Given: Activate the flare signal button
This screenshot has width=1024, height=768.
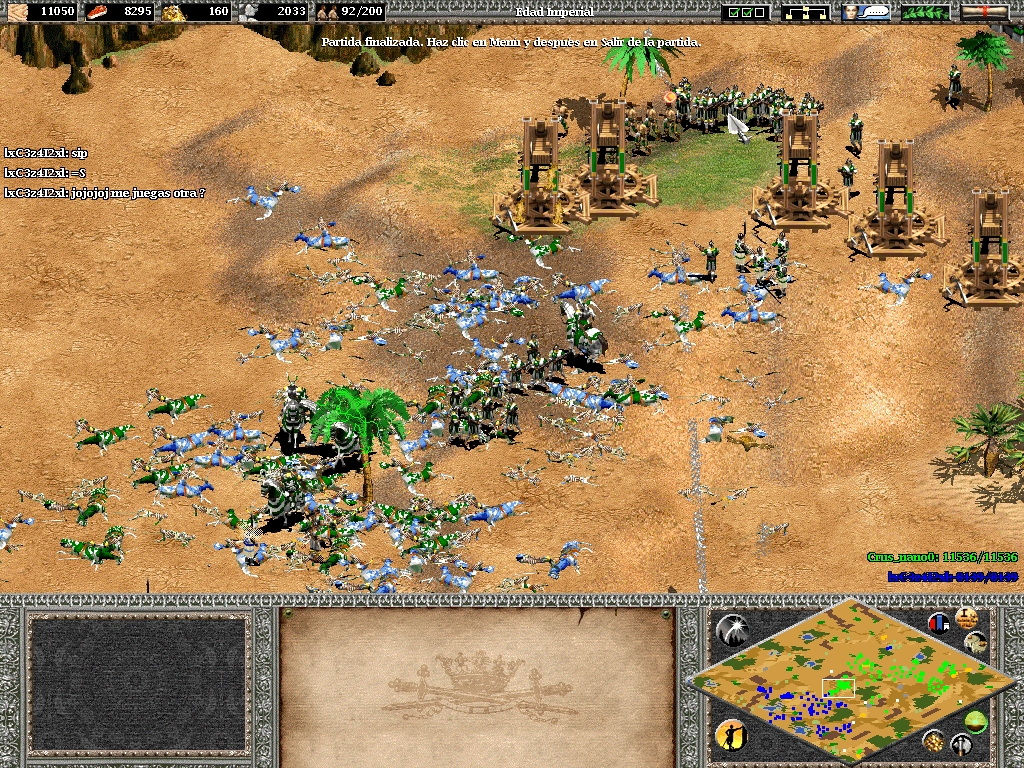Looking at the screenshot, I should (x=731, y=628).
